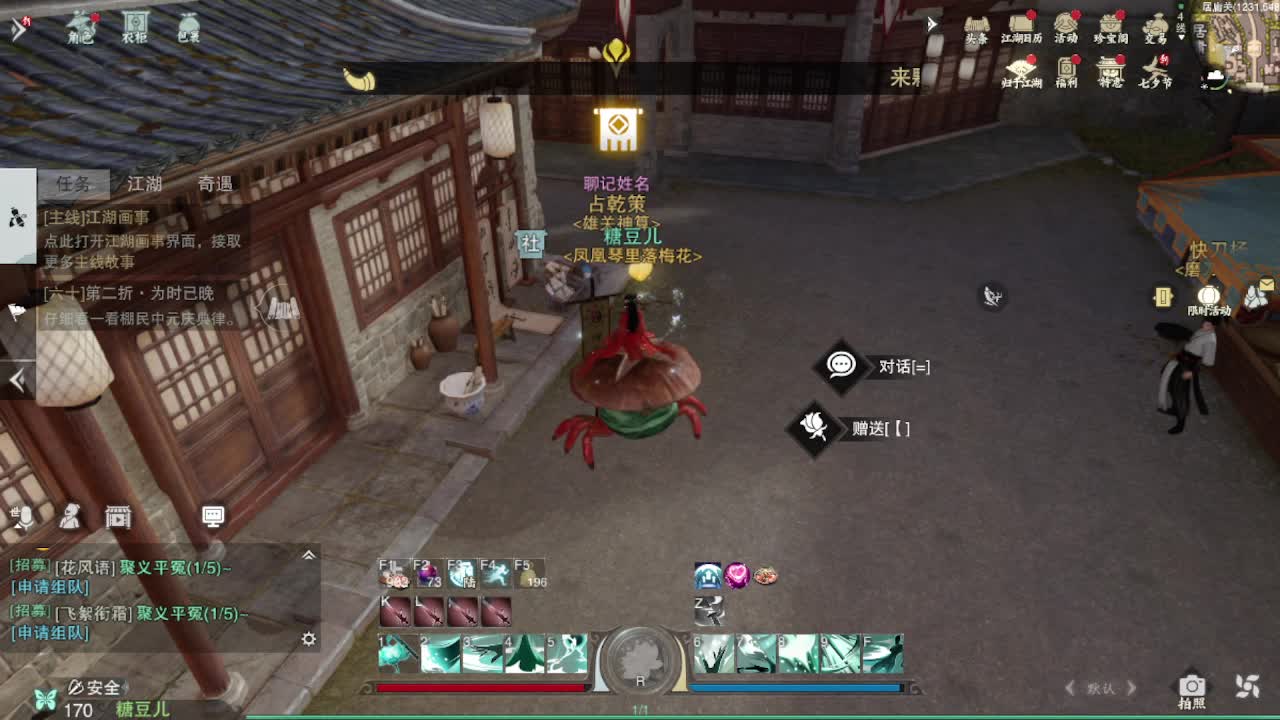
Task: Open the 江湖日历 calendar panel
Action: pyautogui.click(x=1020, y=22)
